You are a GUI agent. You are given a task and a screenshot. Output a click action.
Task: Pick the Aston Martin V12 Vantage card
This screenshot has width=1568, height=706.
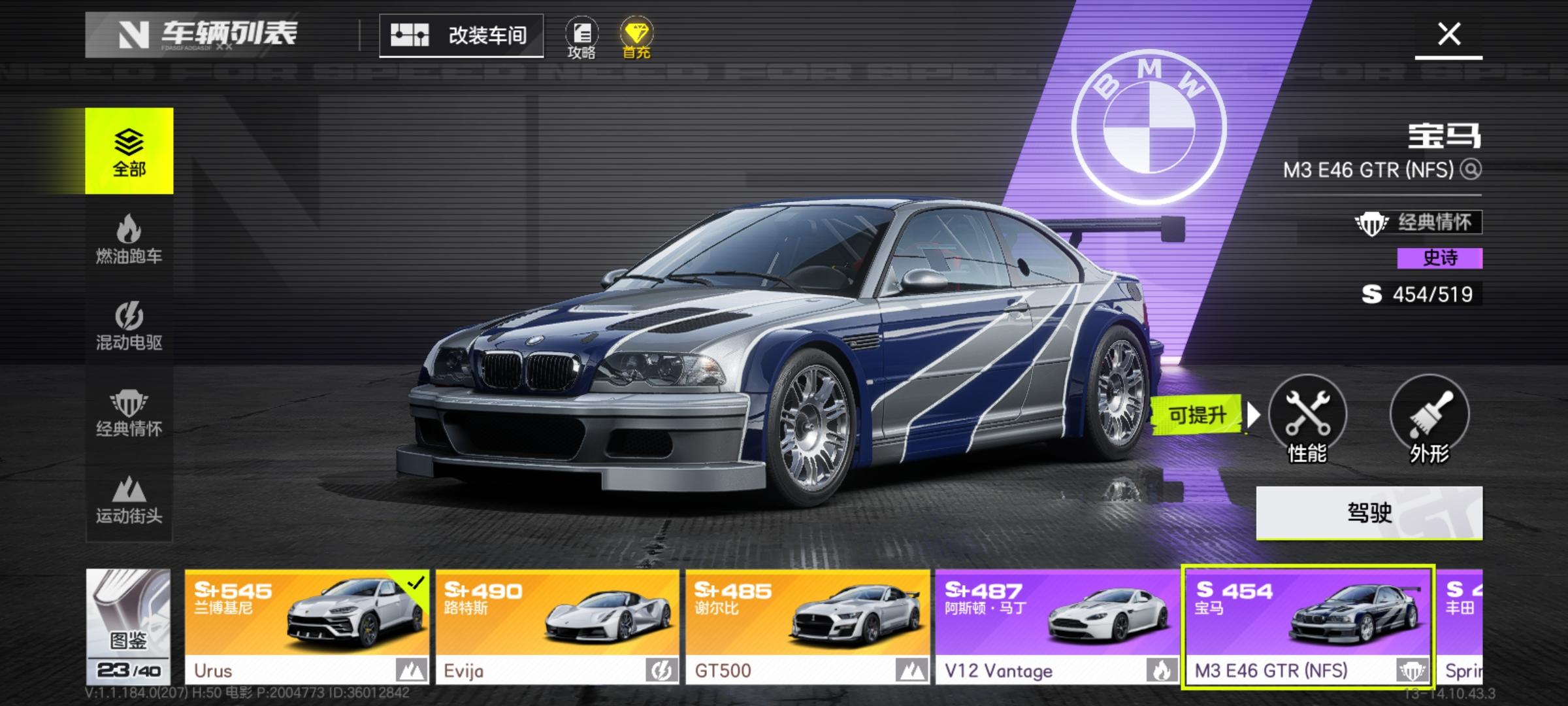1057,626
